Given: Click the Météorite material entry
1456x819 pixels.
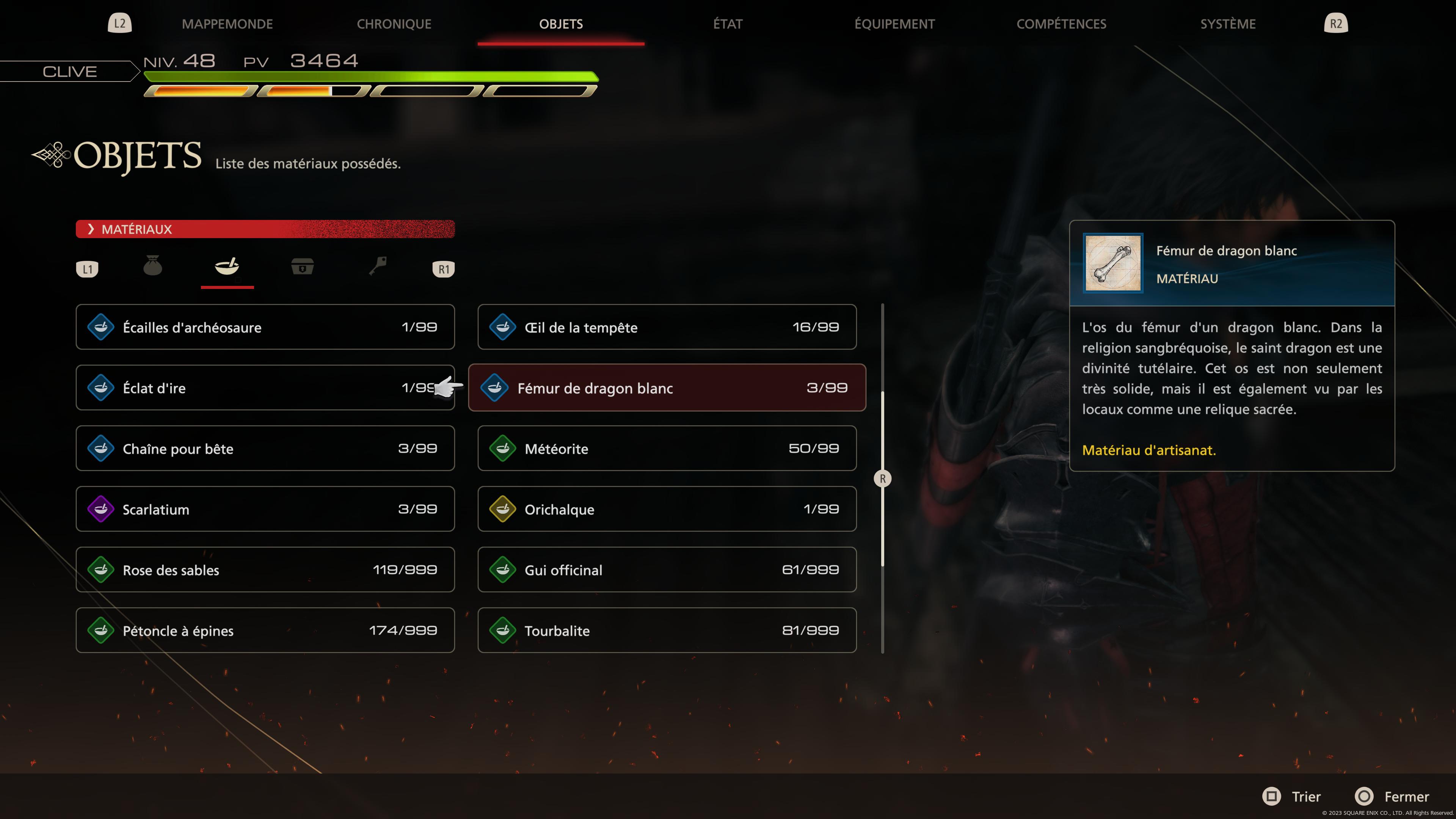Looking at the screenshot, I should click(x=667, y=448).
